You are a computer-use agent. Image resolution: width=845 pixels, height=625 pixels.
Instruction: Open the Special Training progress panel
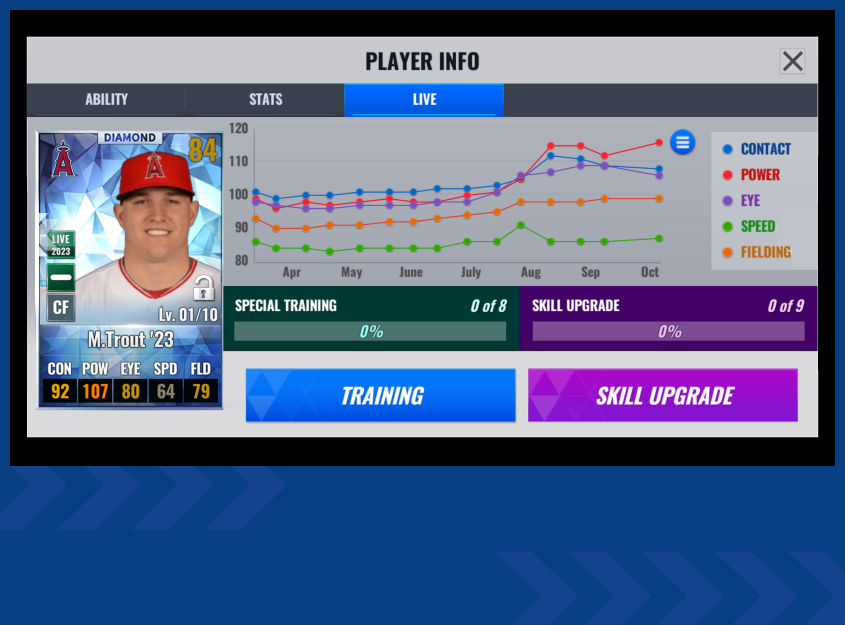tap(370, 318)
